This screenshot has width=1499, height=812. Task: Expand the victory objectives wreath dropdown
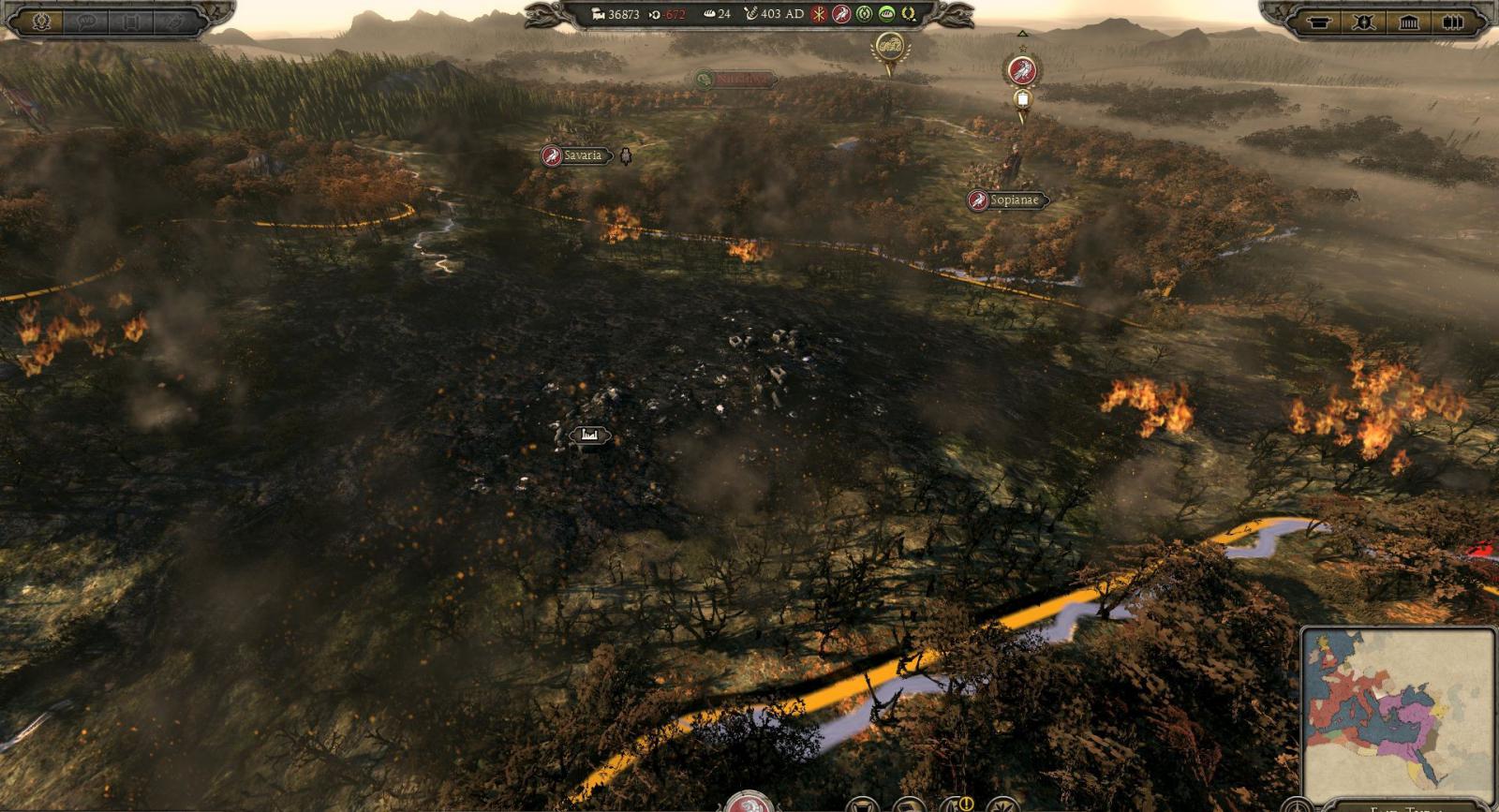tap(908, 14)
